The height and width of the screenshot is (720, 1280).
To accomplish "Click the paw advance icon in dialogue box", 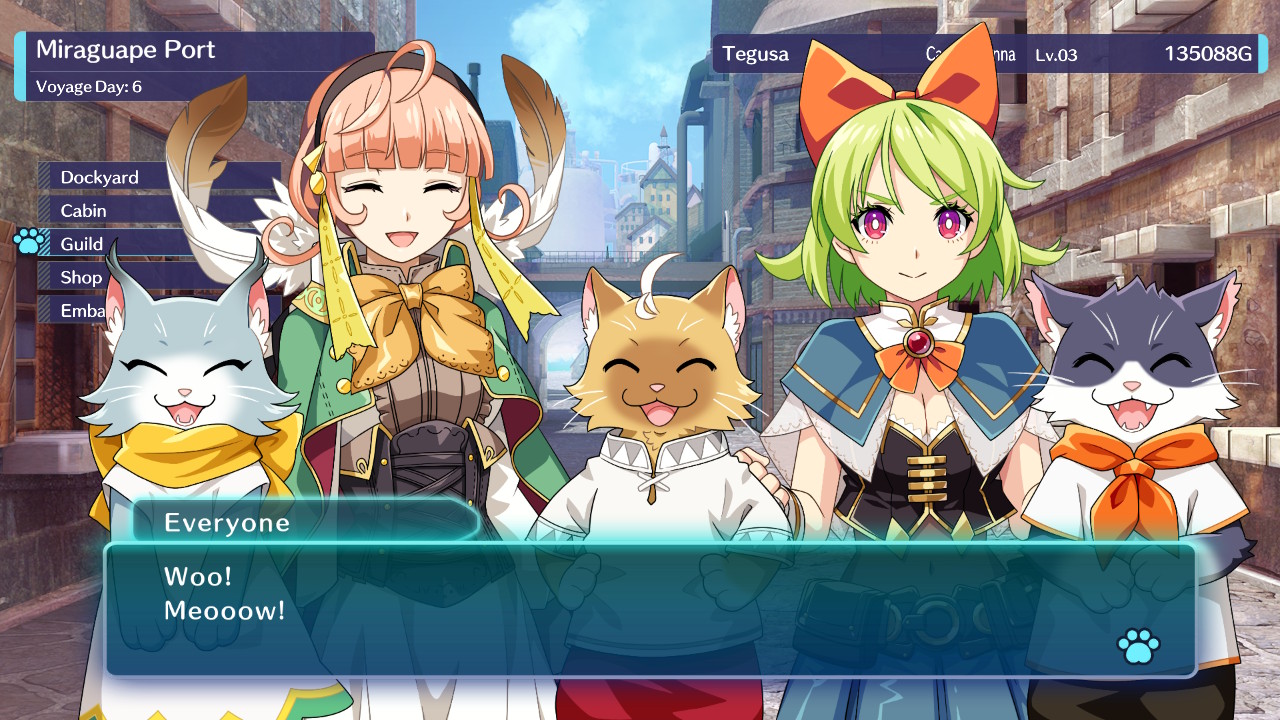I will pyautogui.click(x=1137, y=645).
